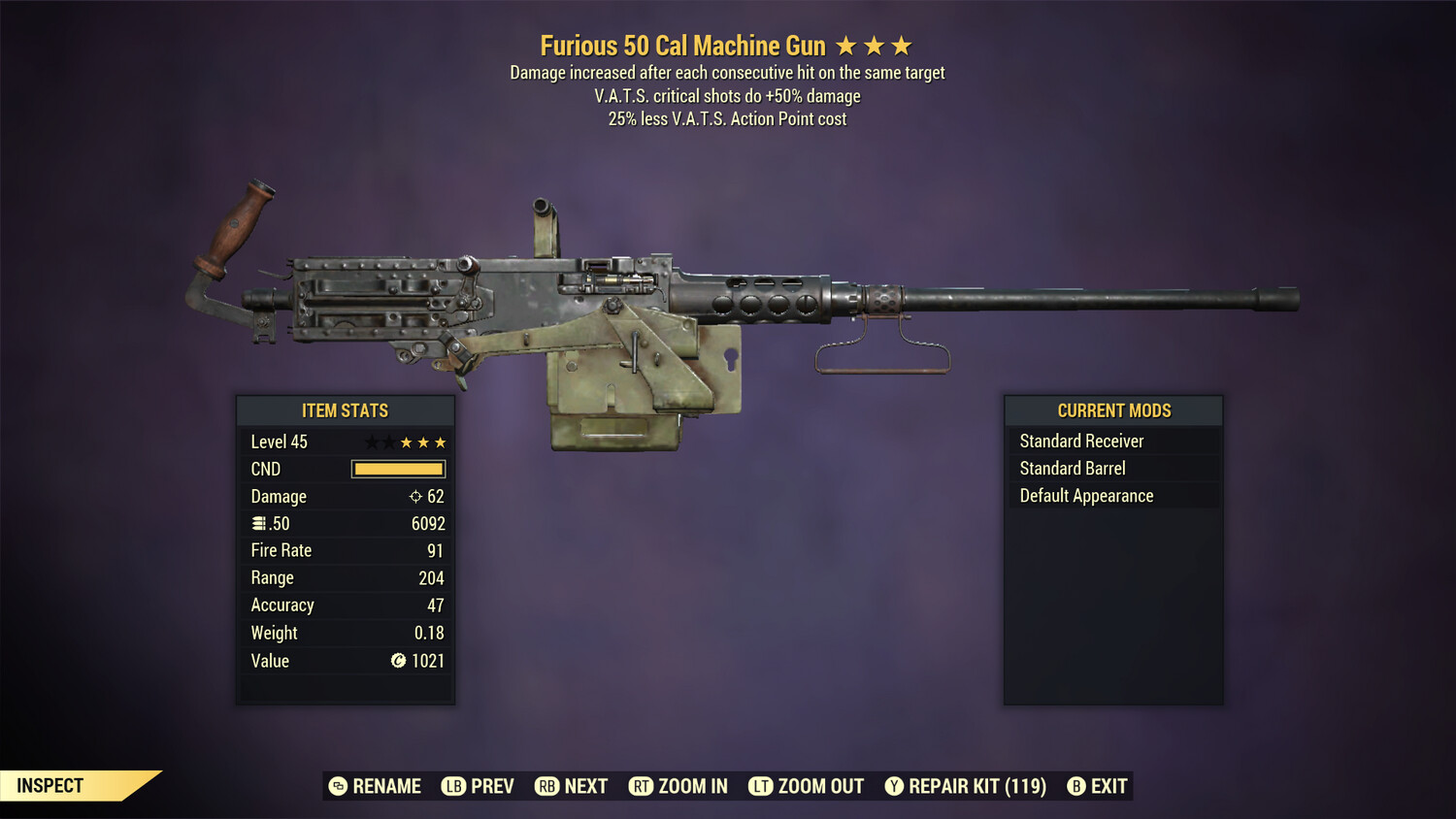Click the caps icon beside Value

(398, 661)
